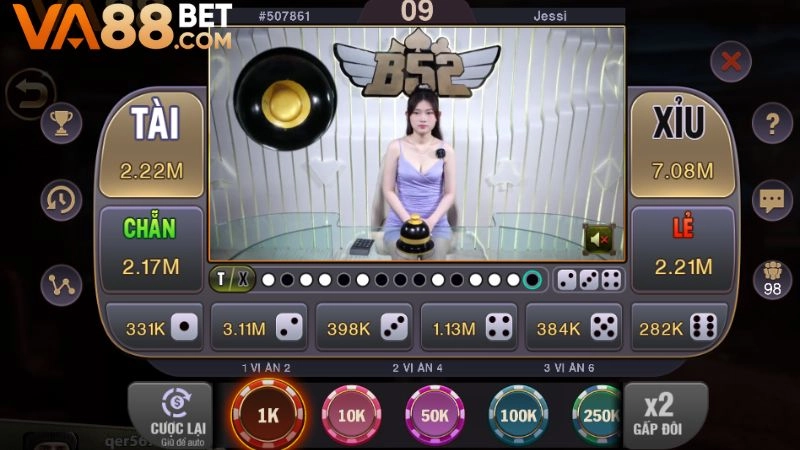Pick the 50K chip
The image size is (800, 450).
pos(435,413)
